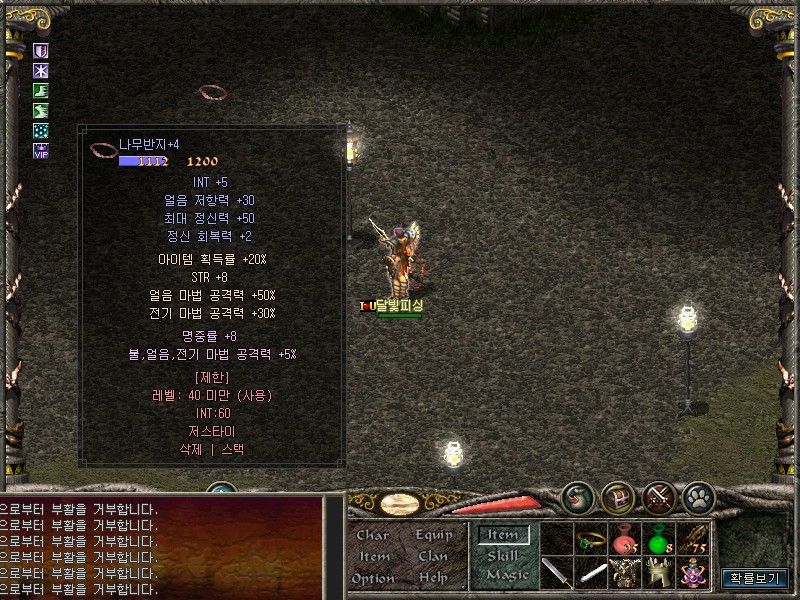Switch to the Magic tab
The width and height of the screenshot is (800, 600).
[506, 575]
